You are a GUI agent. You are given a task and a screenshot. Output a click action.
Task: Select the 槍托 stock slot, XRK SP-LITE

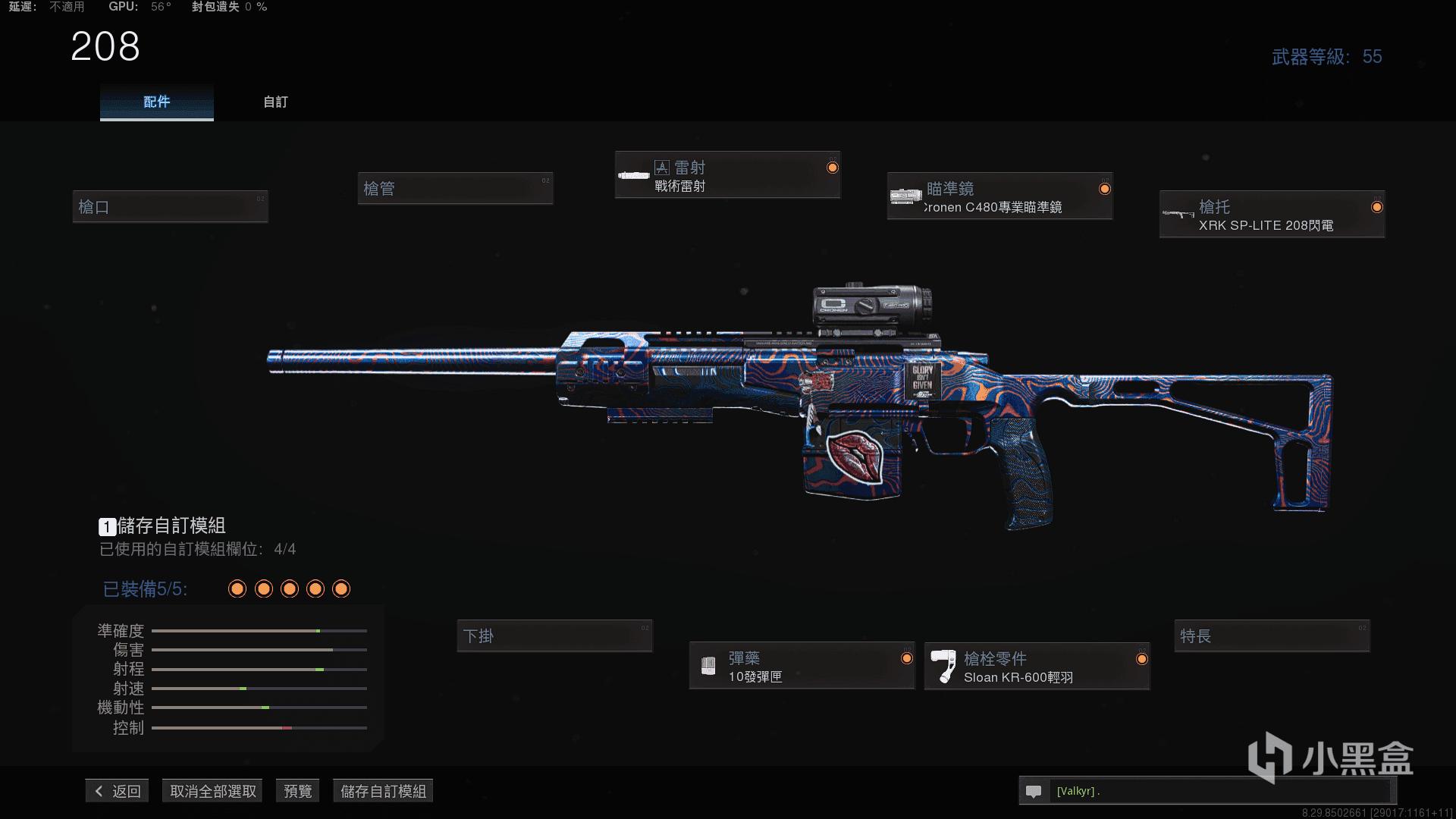pos(1272,215)
